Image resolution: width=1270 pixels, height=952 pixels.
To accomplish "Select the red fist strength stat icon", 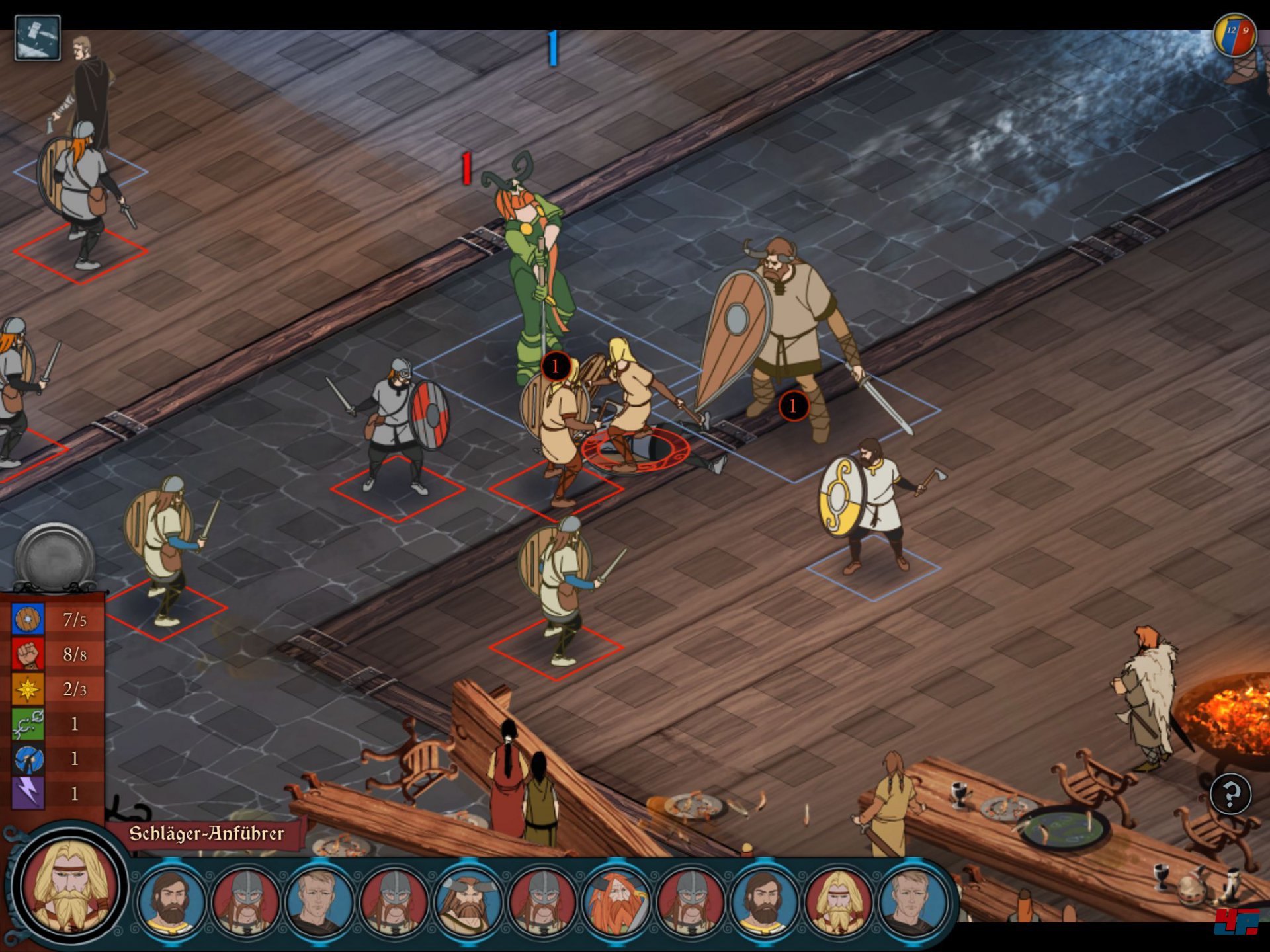I will point(28,654).
